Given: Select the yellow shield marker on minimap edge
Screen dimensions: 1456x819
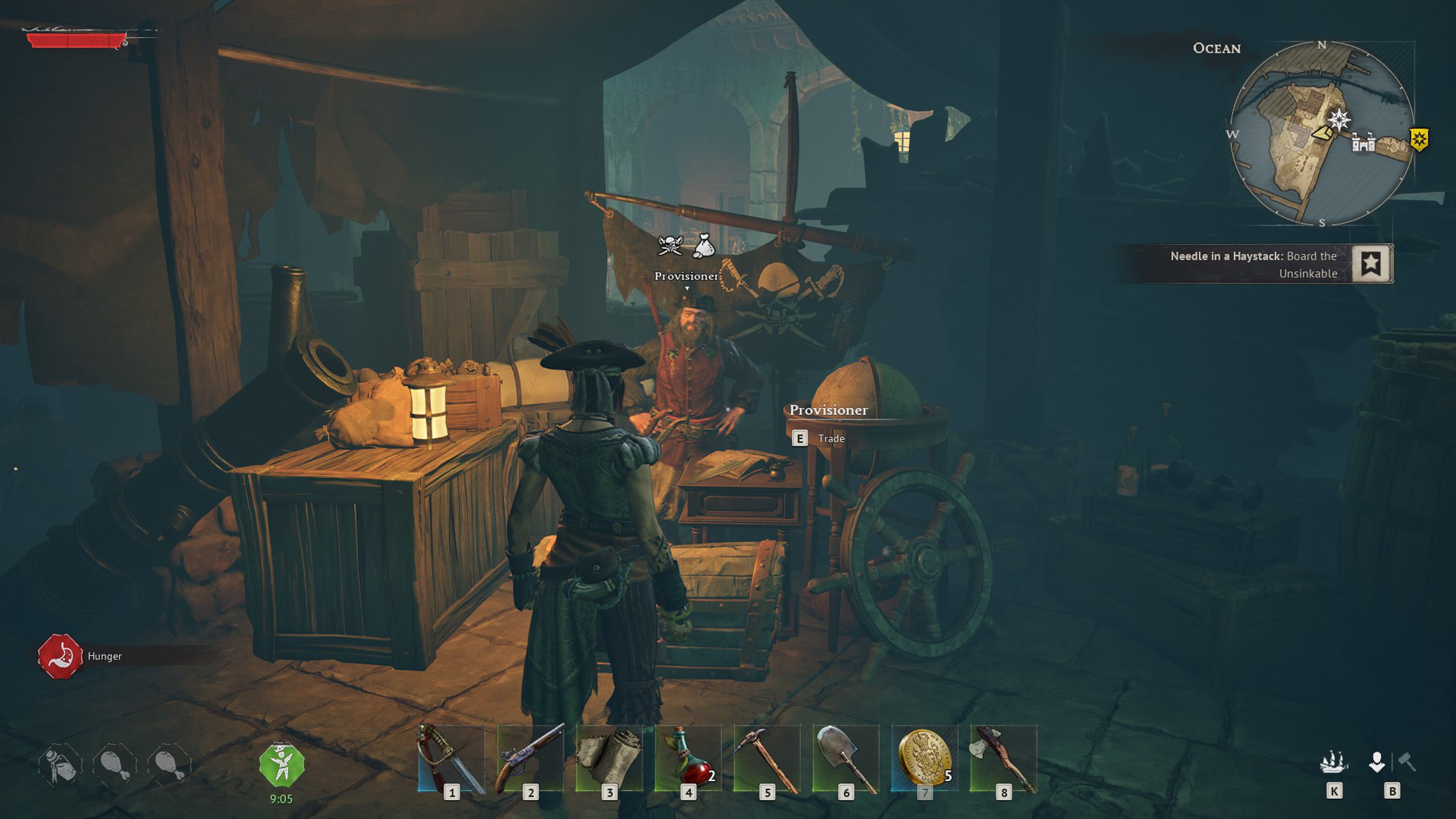Looking at the screenshot, I should point(1419,139).
